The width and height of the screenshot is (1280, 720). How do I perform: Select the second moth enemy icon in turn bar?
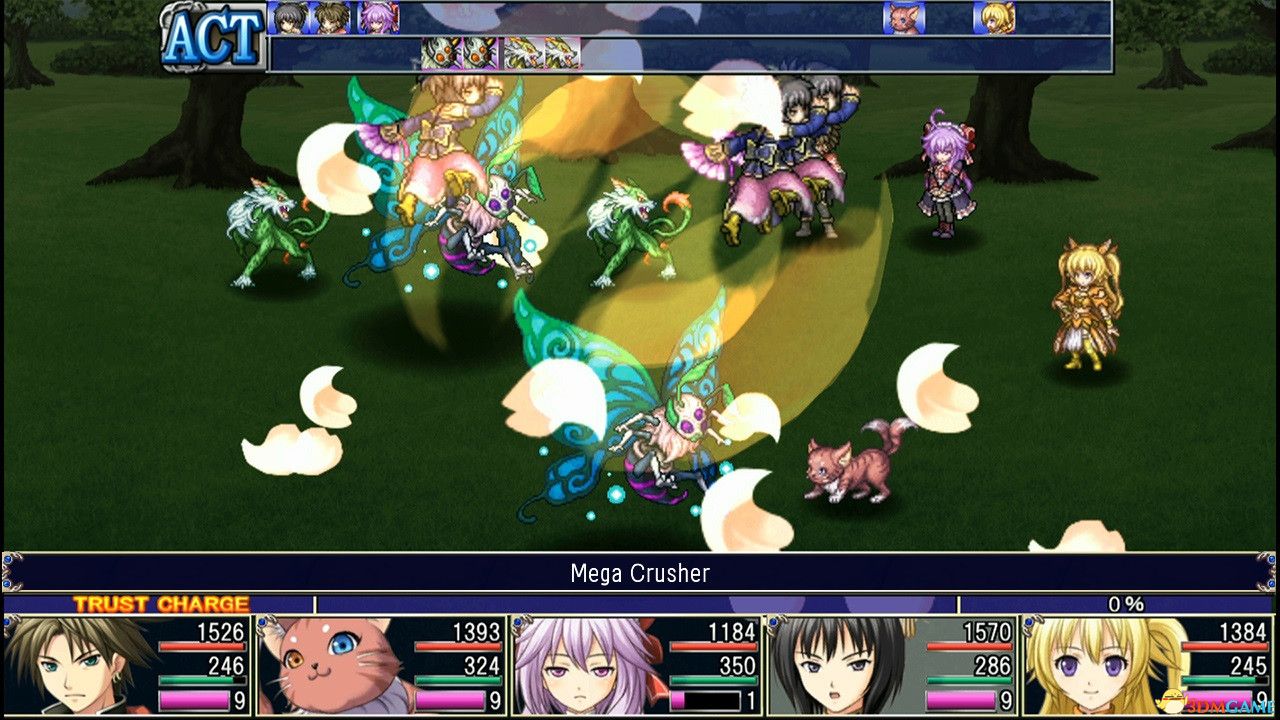479,51
